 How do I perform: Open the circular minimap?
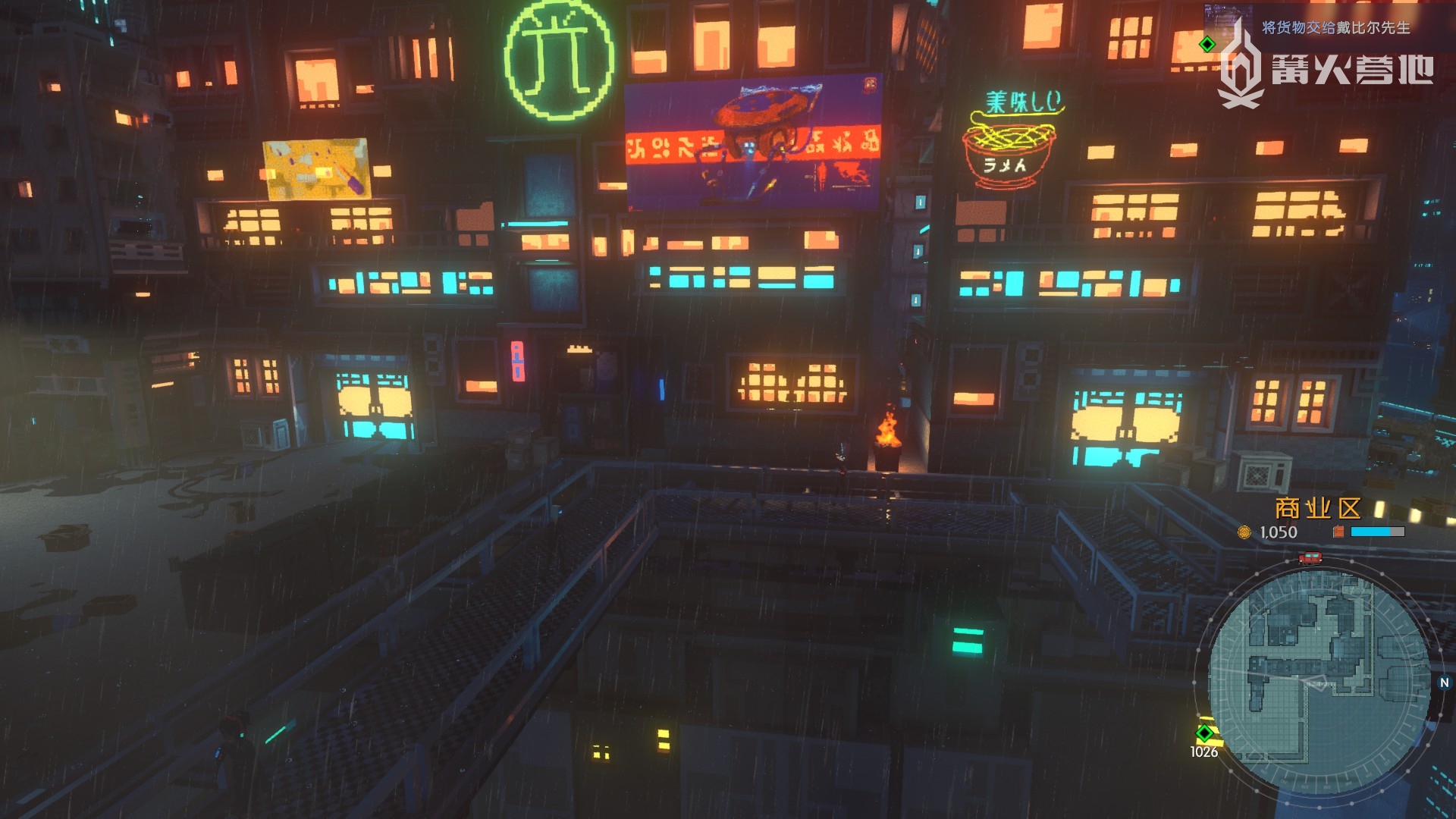[x=1318, y=679]
